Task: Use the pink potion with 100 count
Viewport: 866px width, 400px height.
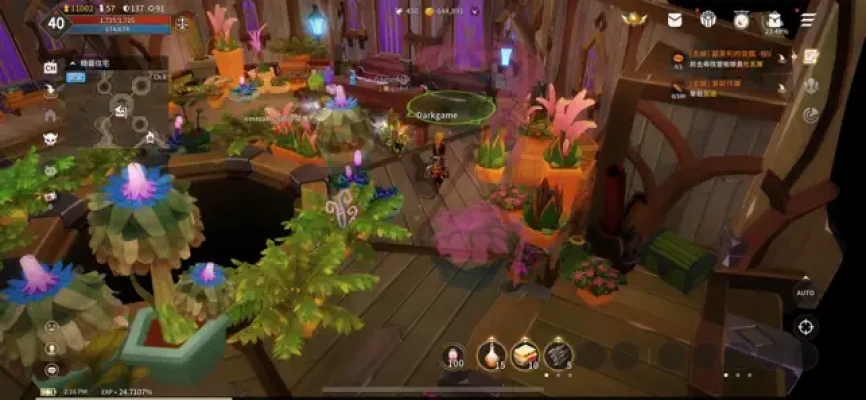Action: click(454, 356)
